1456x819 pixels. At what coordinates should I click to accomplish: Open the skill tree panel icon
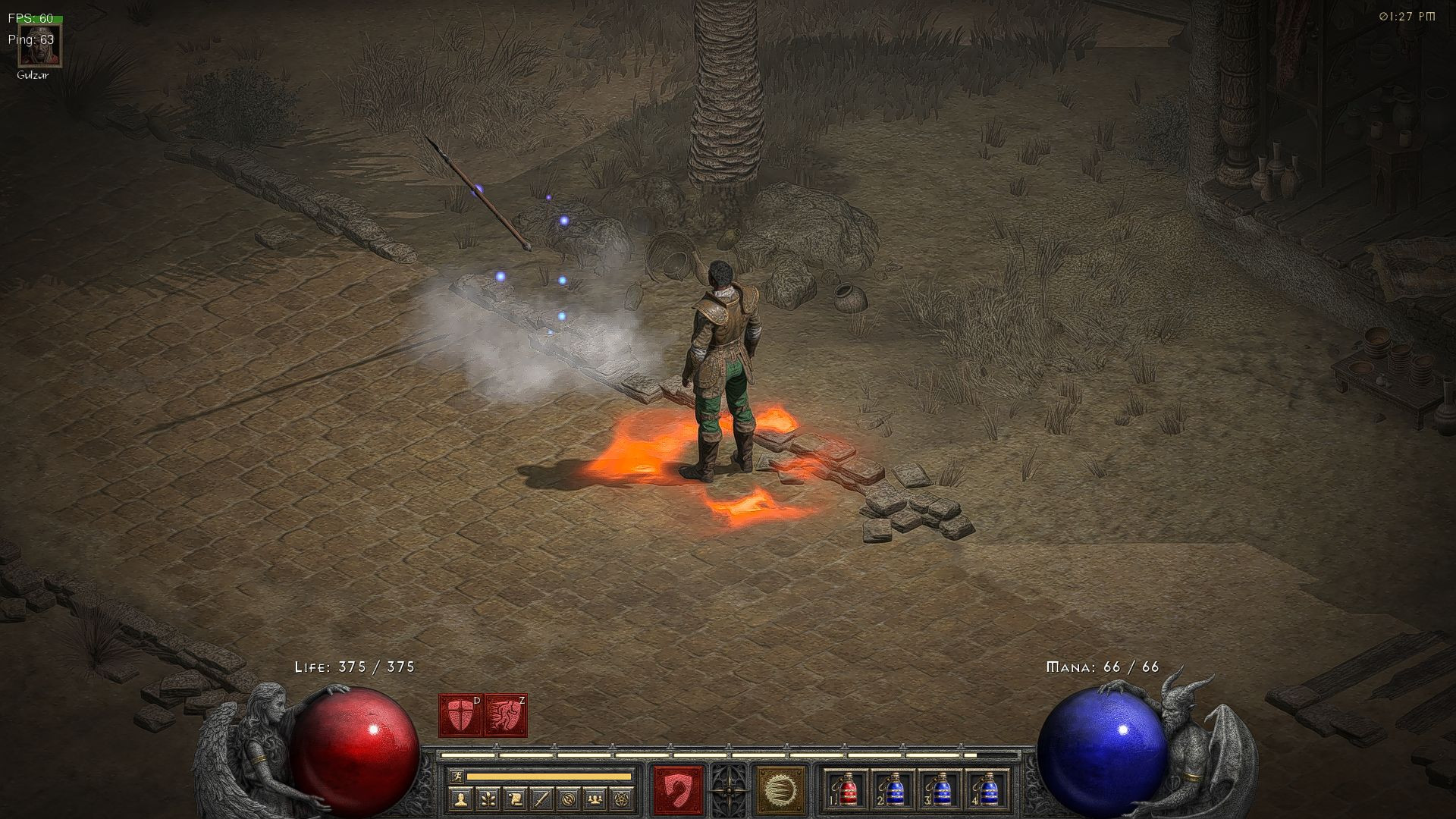click(487, 799)
